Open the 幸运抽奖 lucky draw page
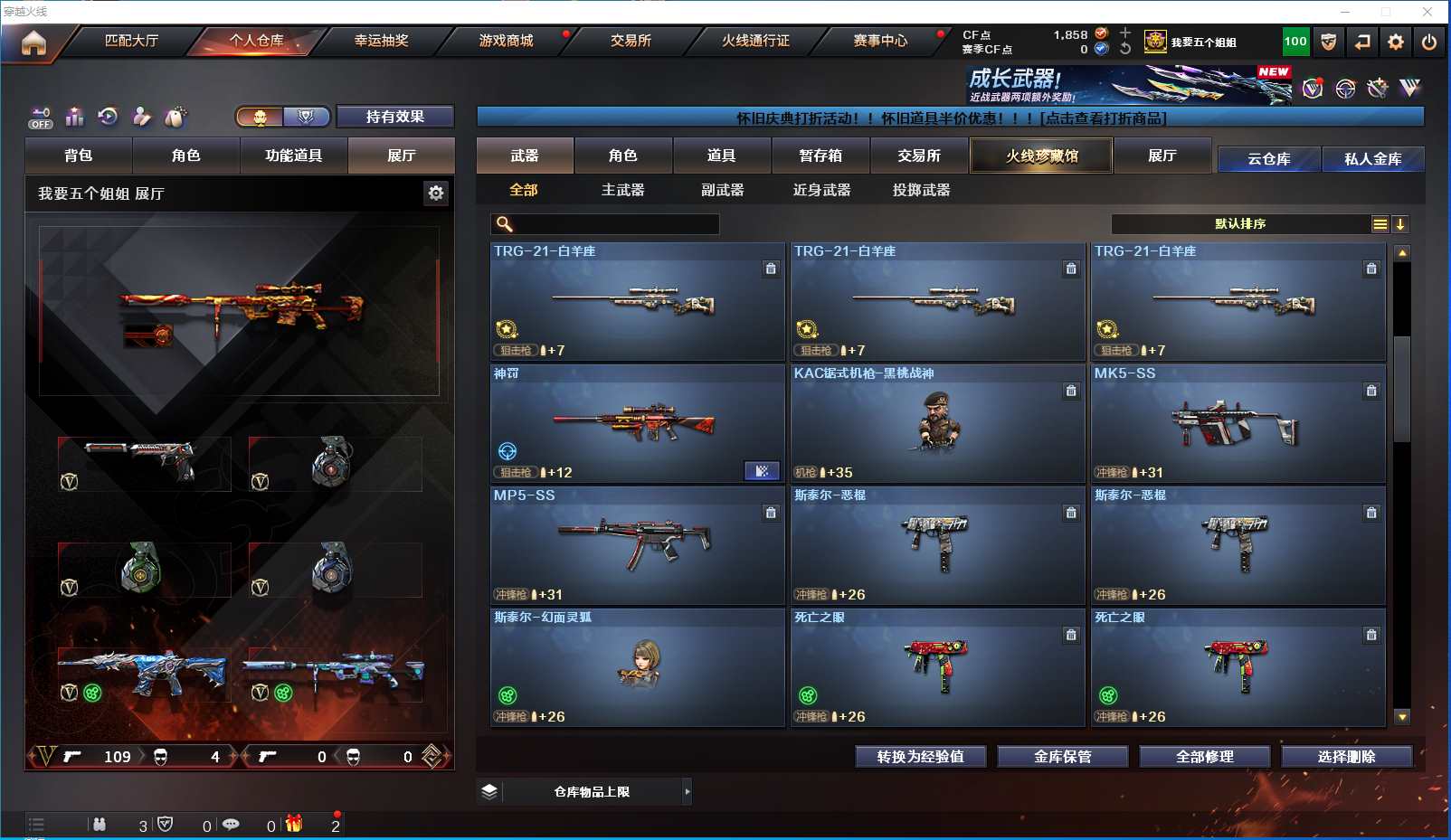This screenshot has height=840, width=1451. pyautogui.click(x=381, y=41)
